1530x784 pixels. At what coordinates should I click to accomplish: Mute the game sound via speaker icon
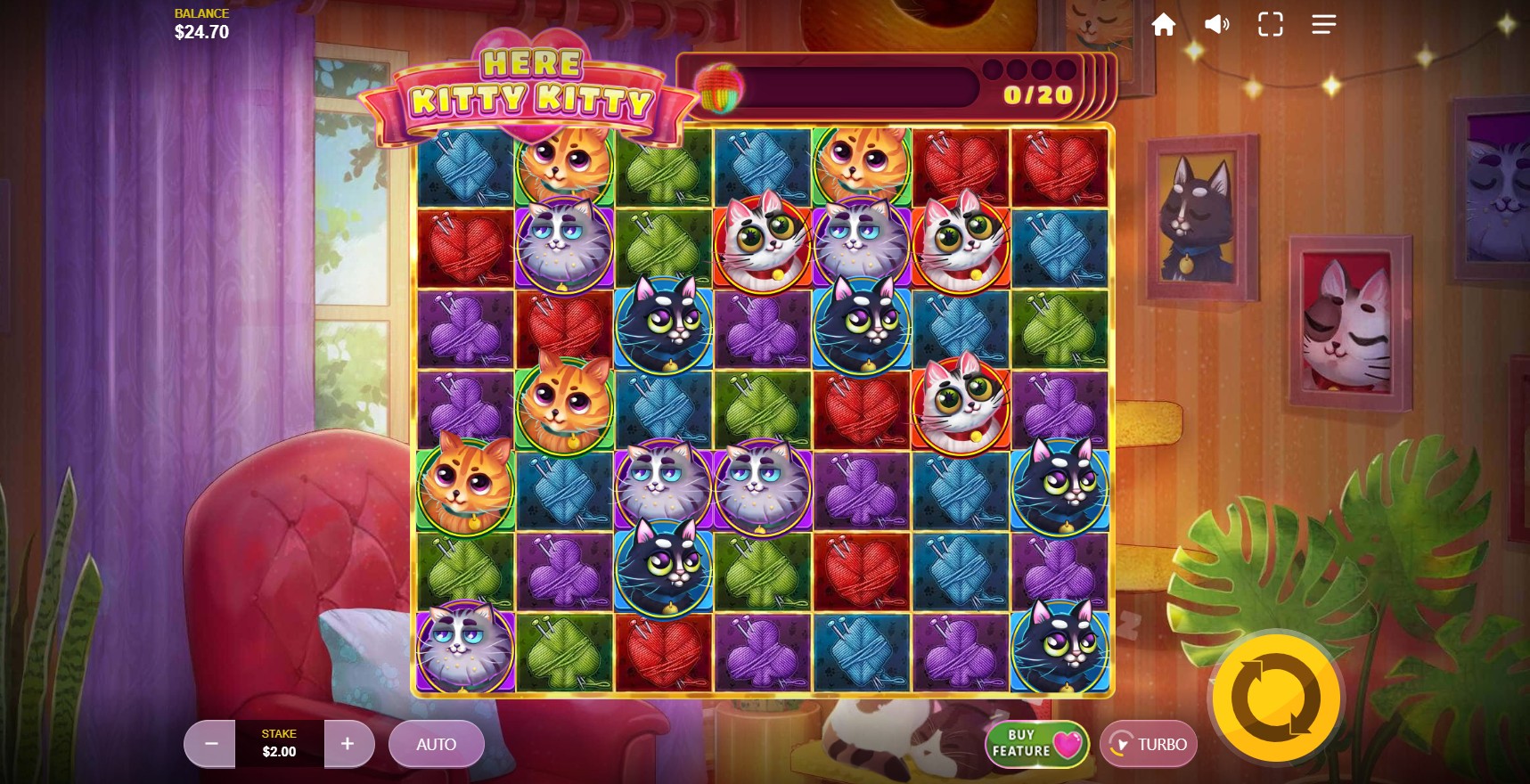[1216, 24]
